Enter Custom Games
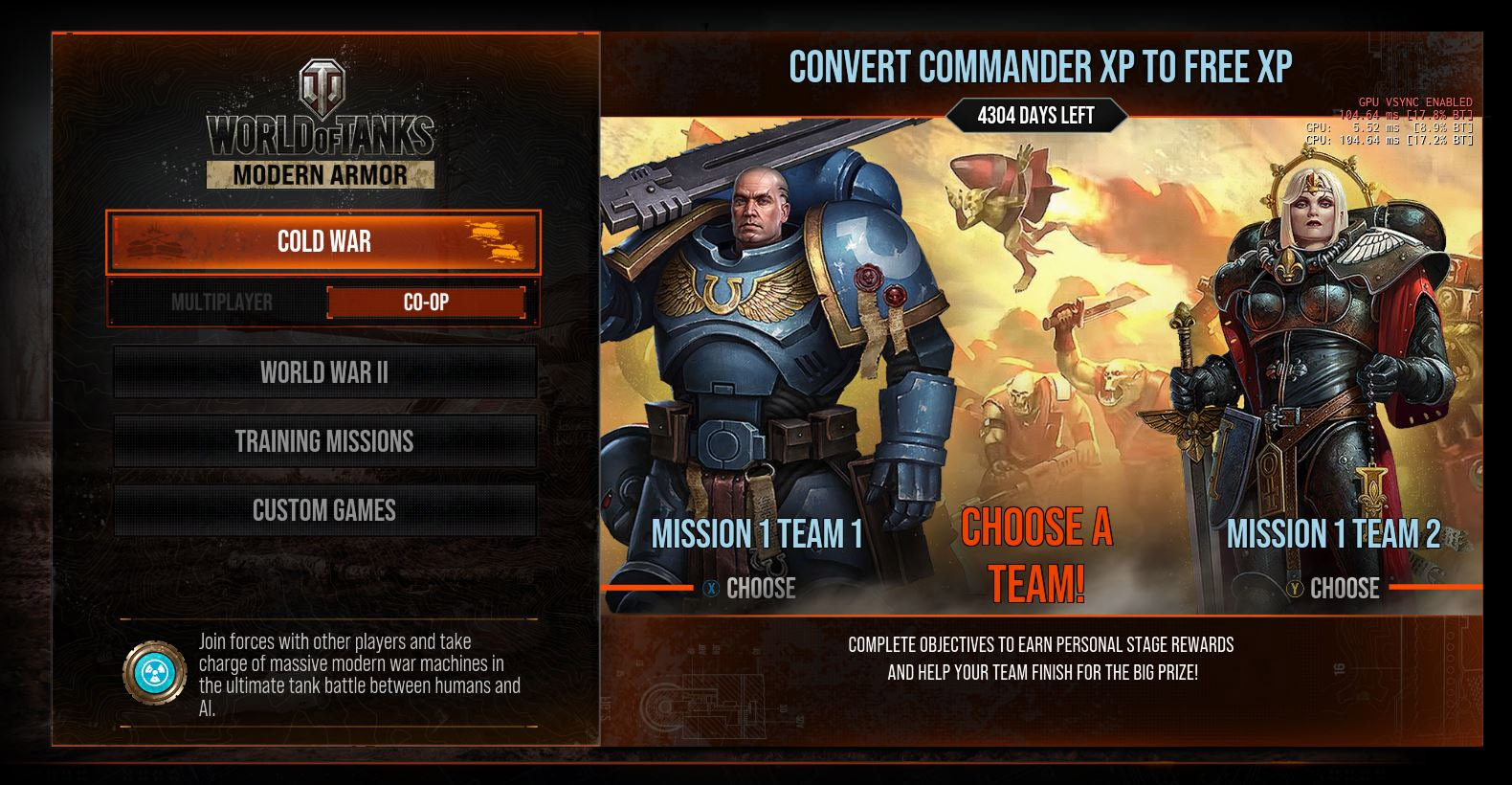 324,510
